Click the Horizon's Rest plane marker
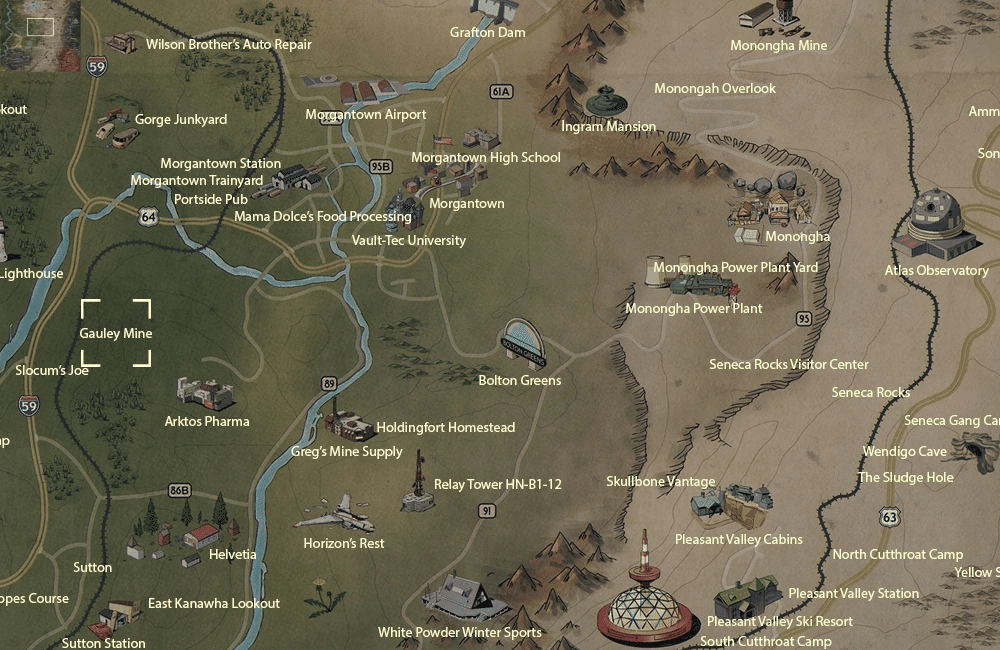The width and height of the screenshot is (1000, 650). [x=334, y=513]
